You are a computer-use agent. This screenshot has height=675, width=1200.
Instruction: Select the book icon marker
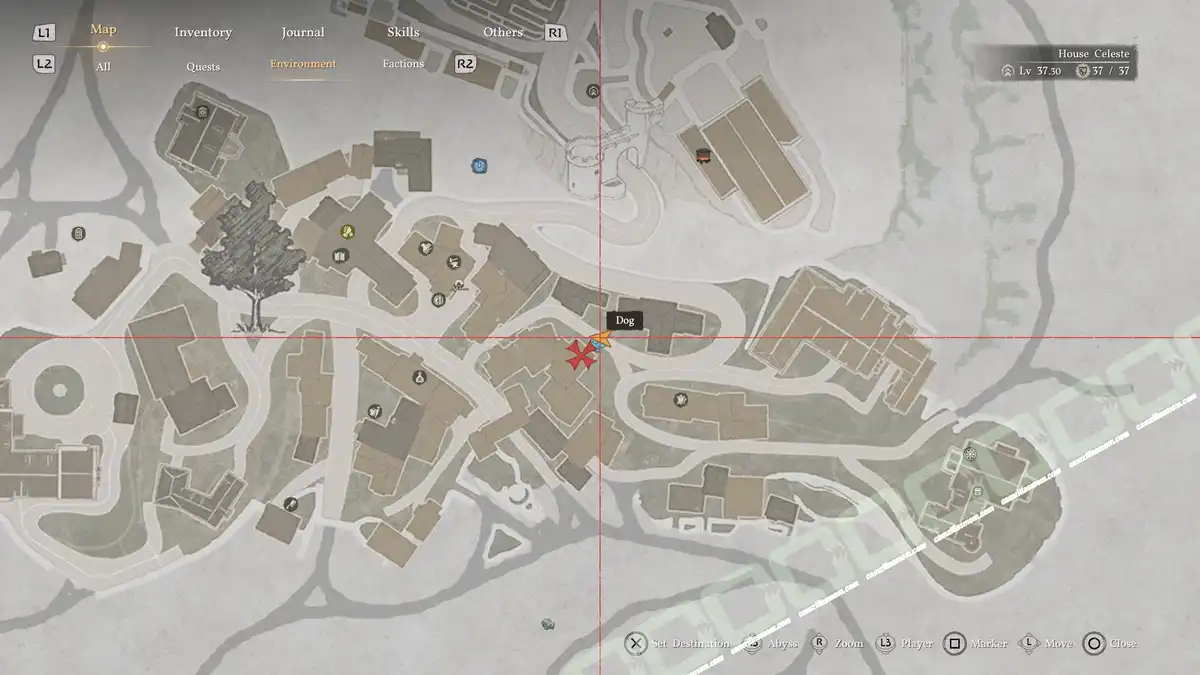click(x=340, y=257)
